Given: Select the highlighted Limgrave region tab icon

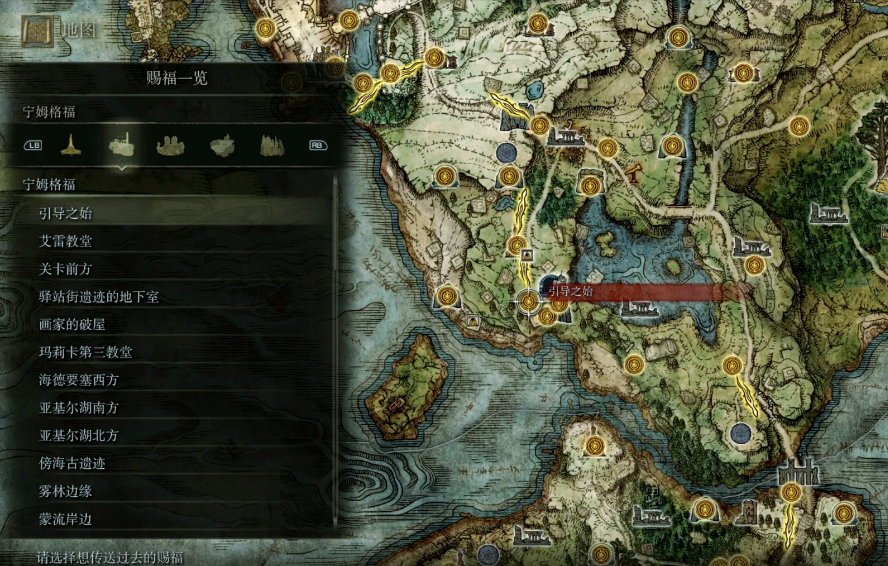Looking at the screenshot, I should pos(122,146).
